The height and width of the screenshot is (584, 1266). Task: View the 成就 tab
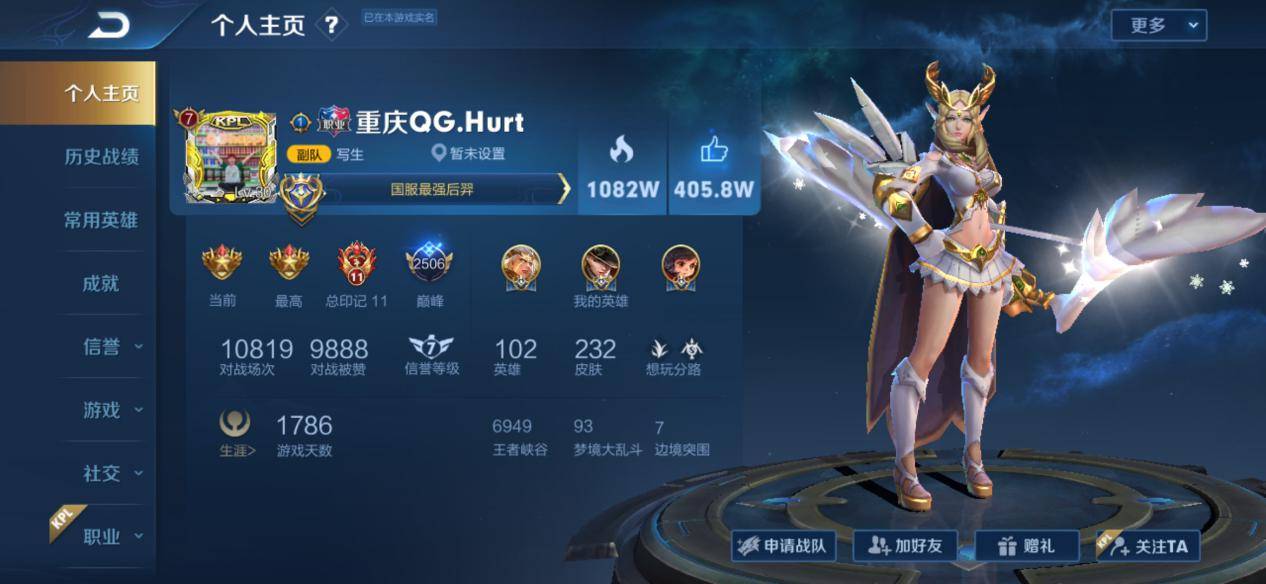(100, 283)
